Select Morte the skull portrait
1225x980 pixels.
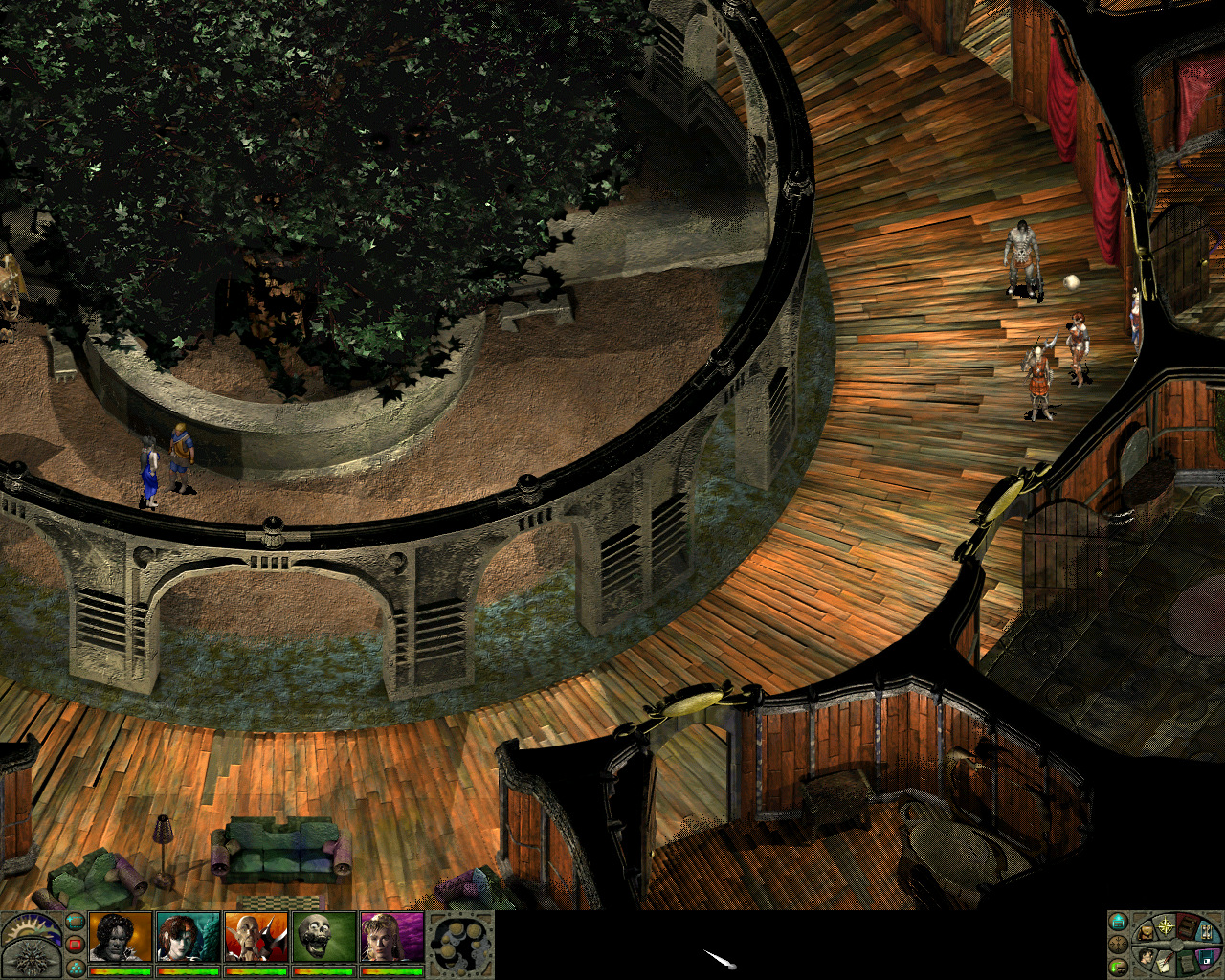324,937
